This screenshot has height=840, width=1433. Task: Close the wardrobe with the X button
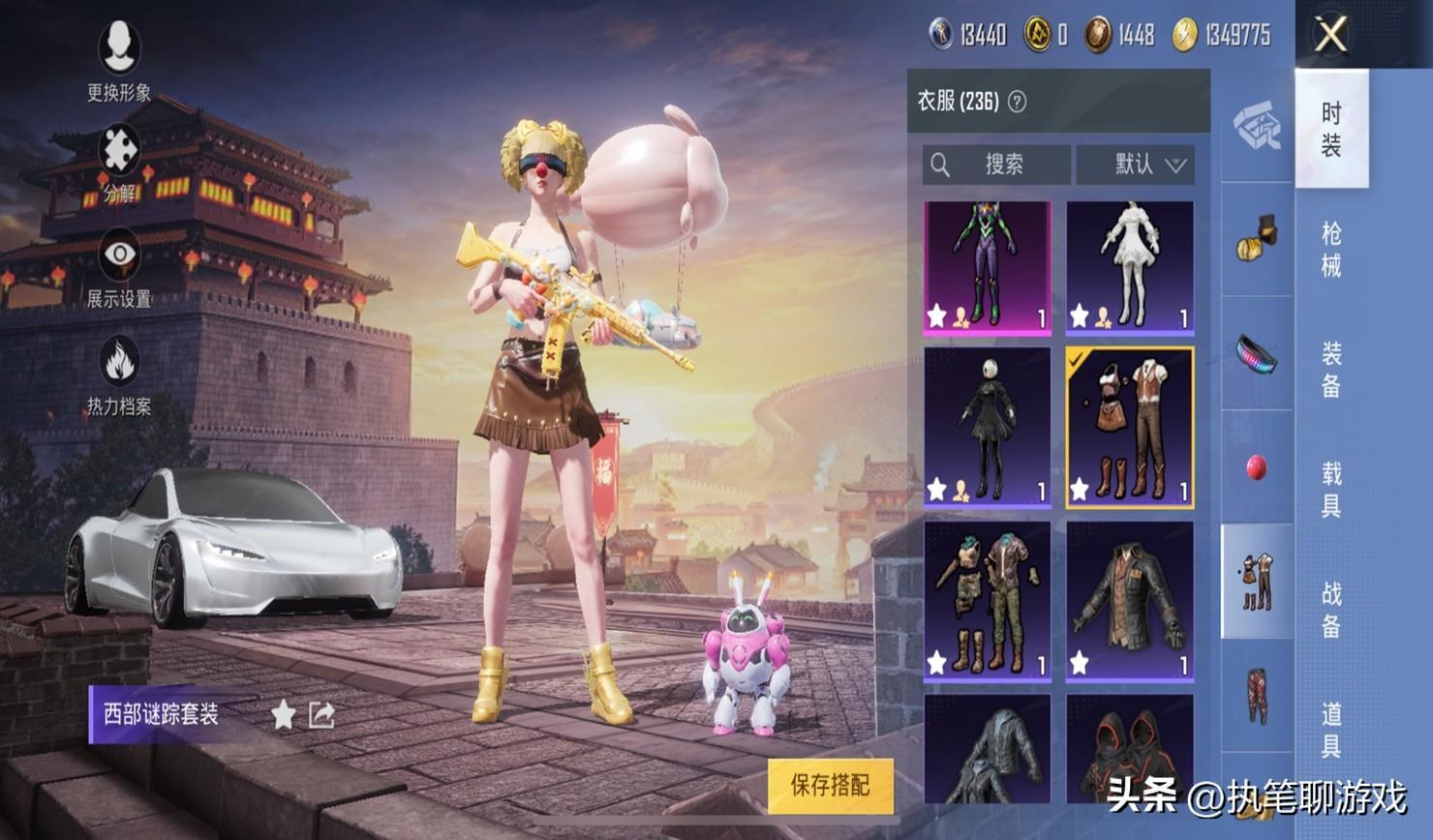[1330, 35]
